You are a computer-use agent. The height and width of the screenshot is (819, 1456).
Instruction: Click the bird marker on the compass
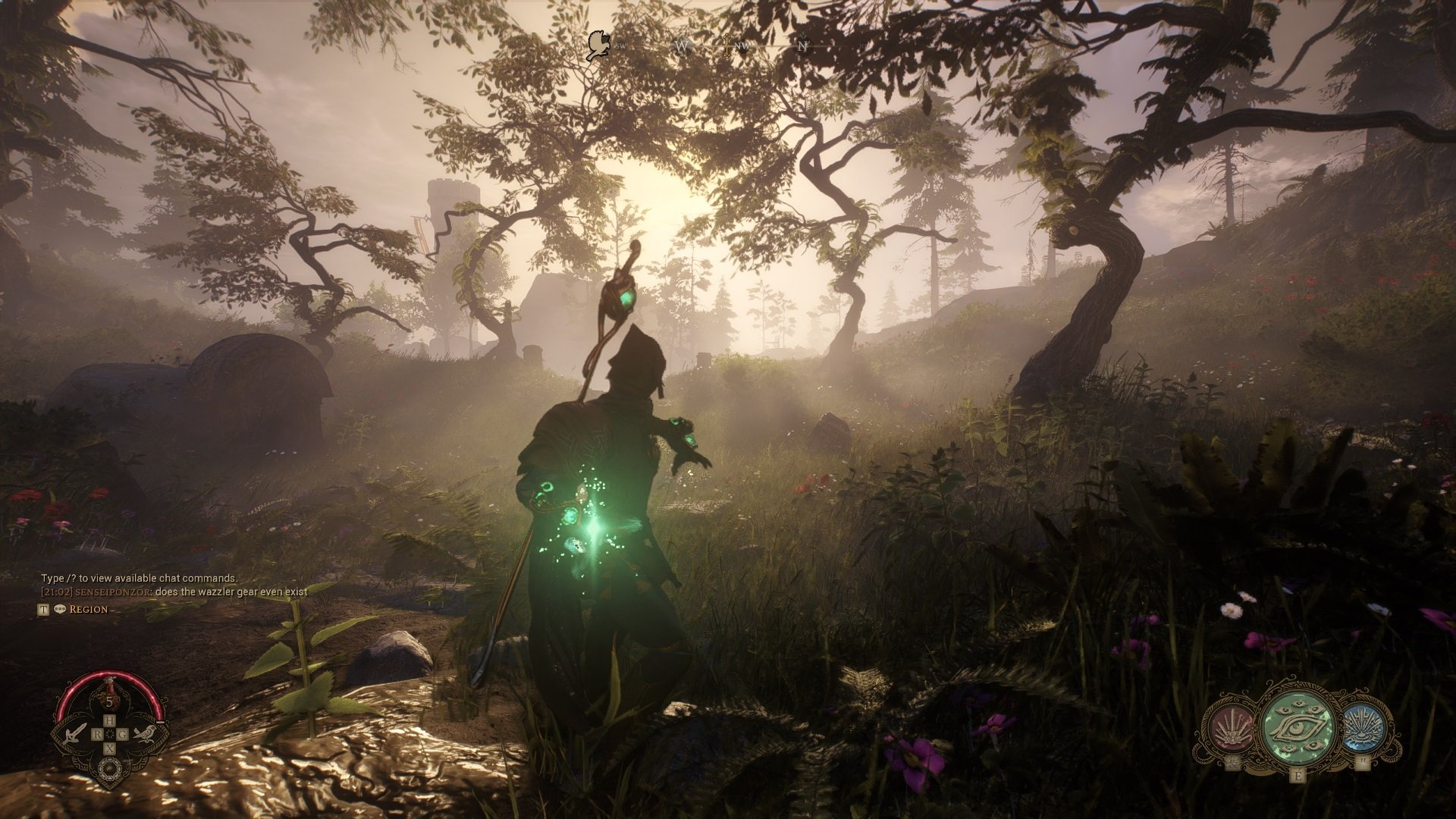click(598, 45)
